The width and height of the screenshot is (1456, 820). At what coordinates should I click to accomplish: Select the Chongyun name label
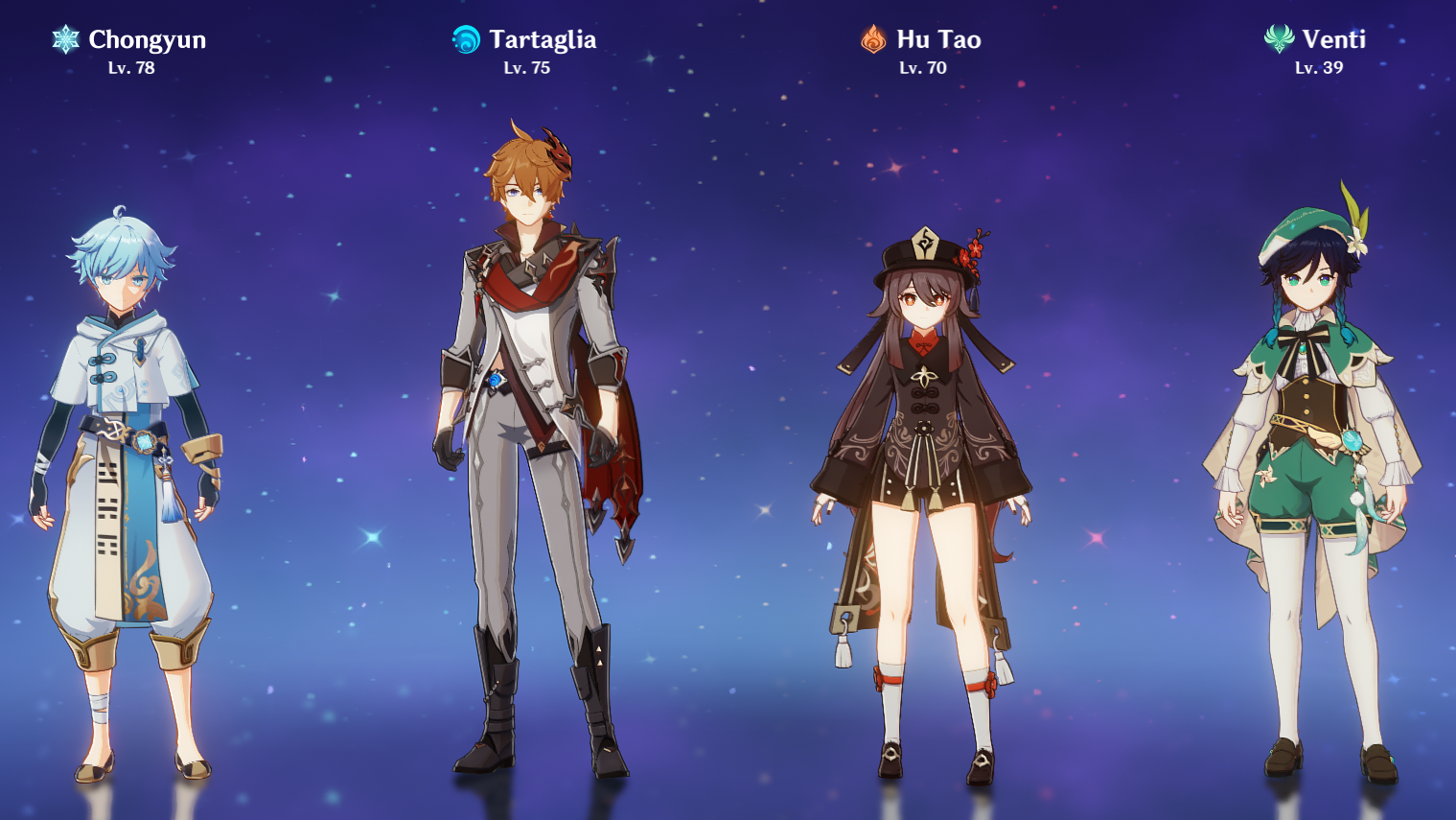click(146, 40)
